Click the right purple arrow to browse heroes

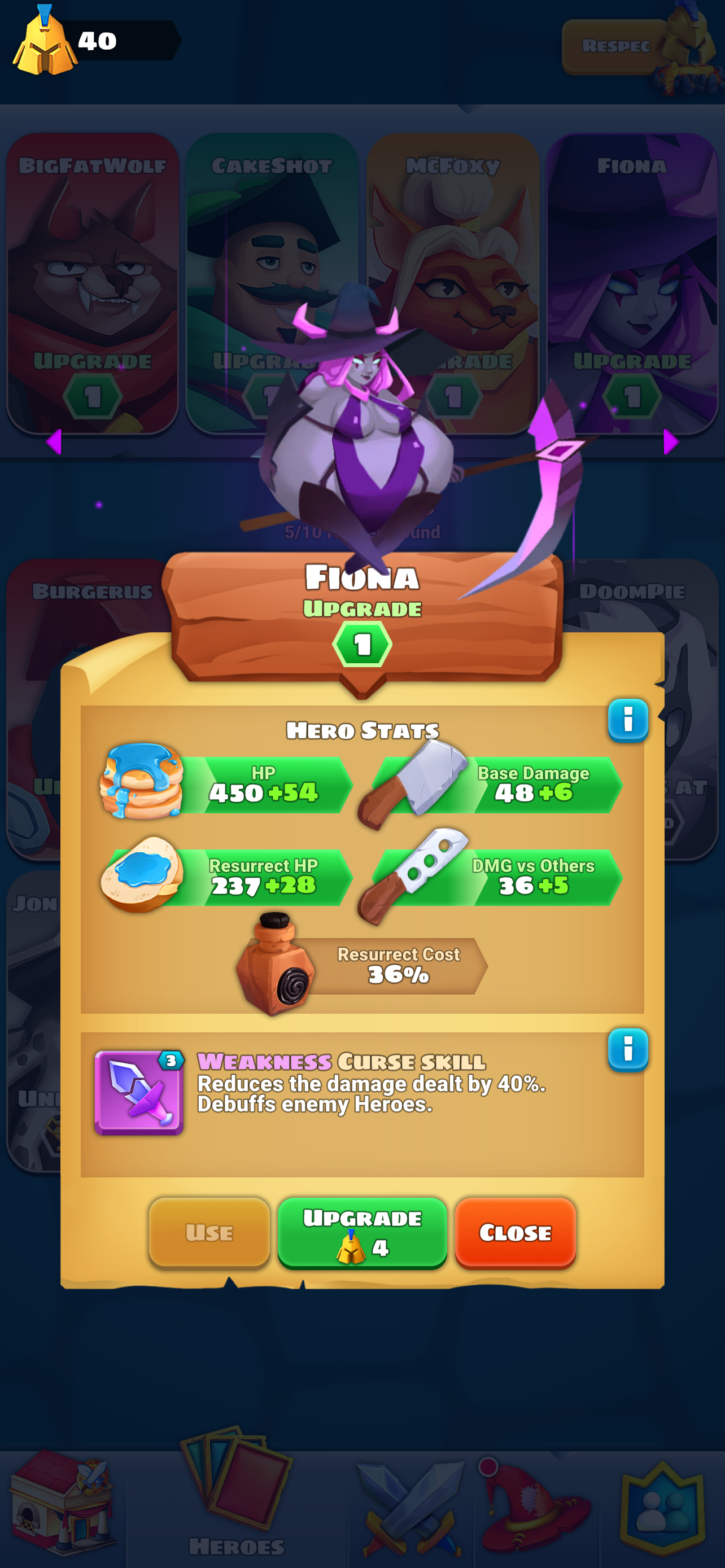671,443
